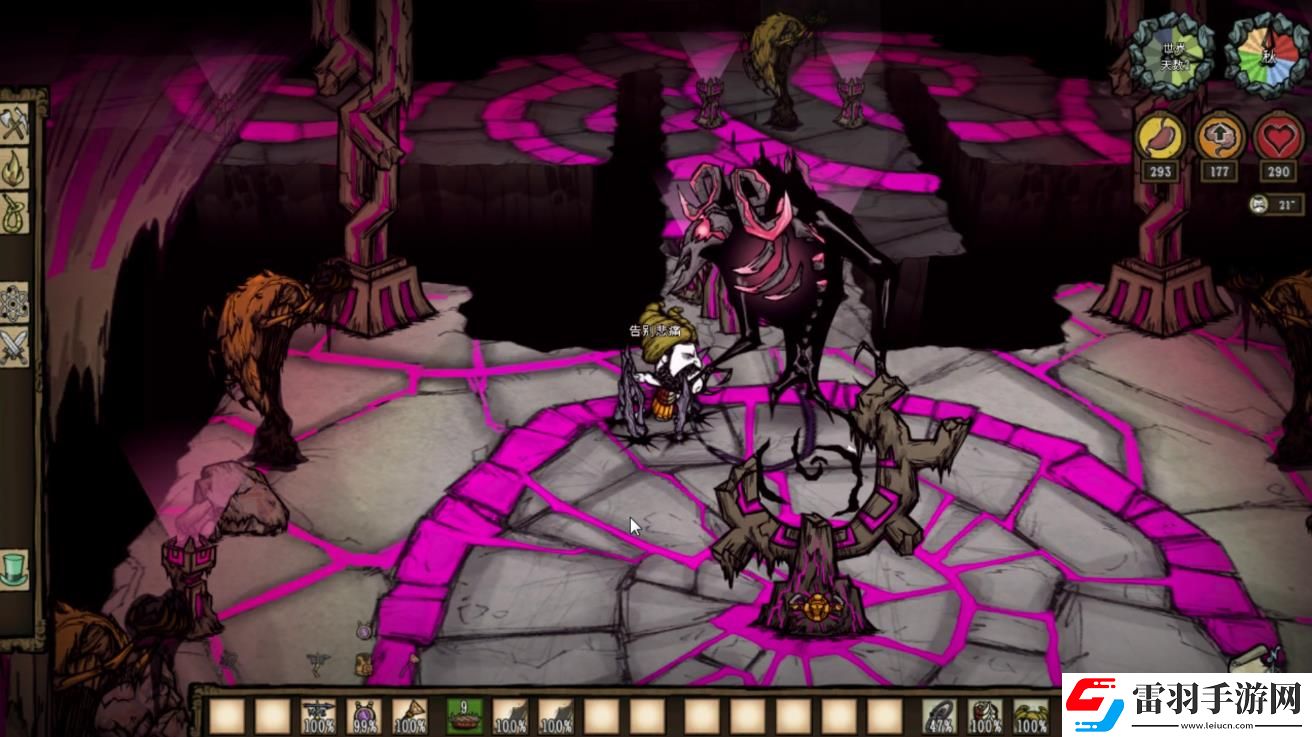Switch to the Science tab with atom icon
The height and width of the screenshot is (737, 1312).
pyautogui.click(x=15, y=302)
